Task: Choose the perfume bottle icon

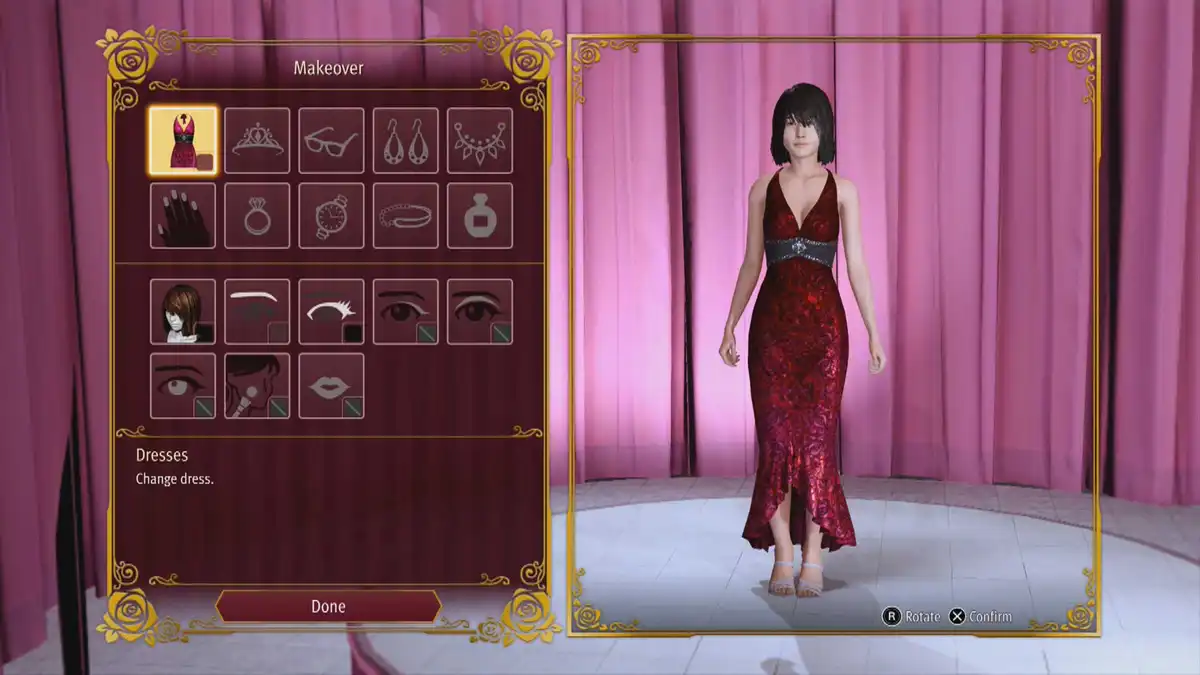Action: 479,215
